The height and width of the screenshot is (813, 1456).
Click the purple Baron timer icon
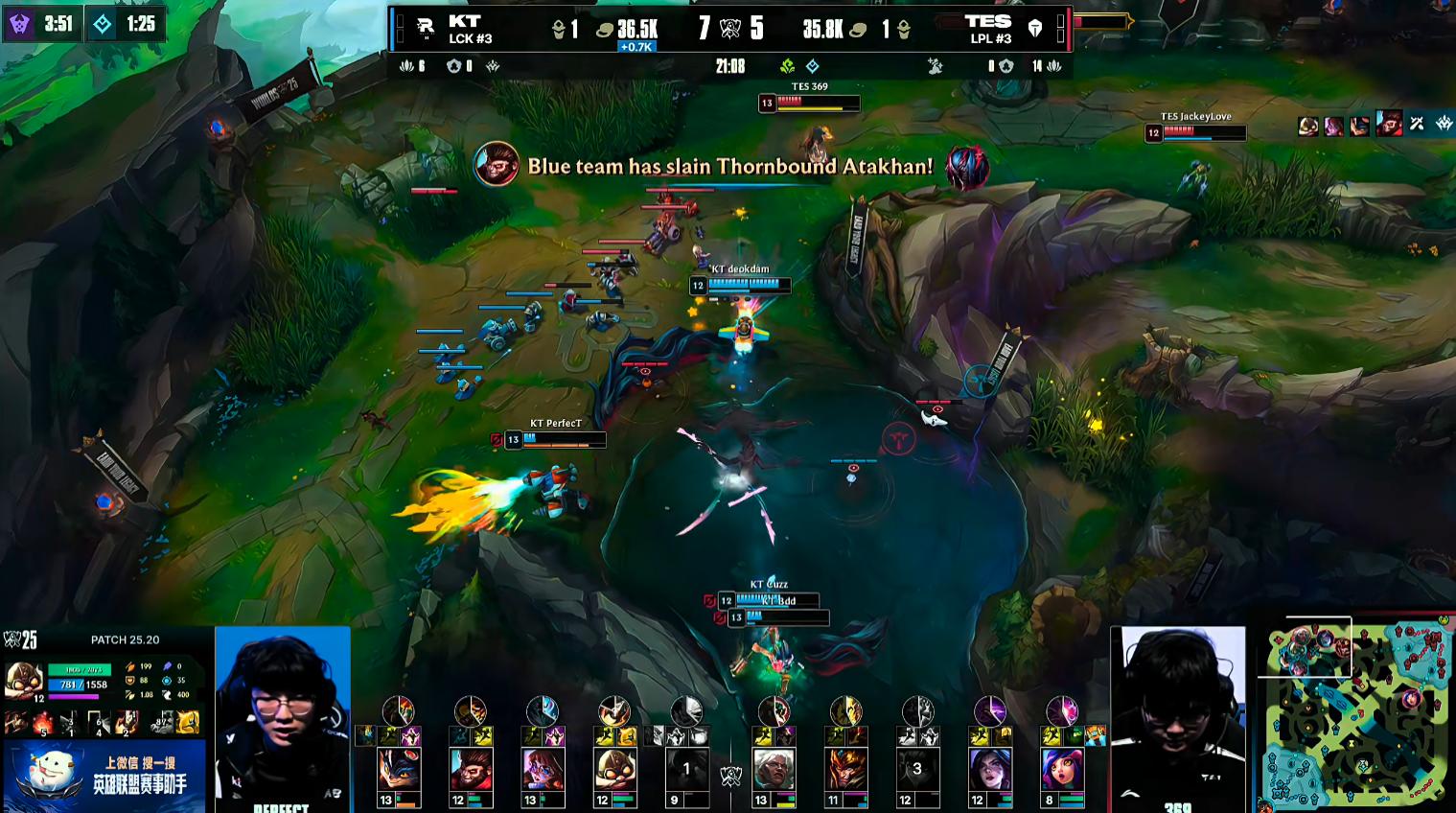tap(19, 24)
